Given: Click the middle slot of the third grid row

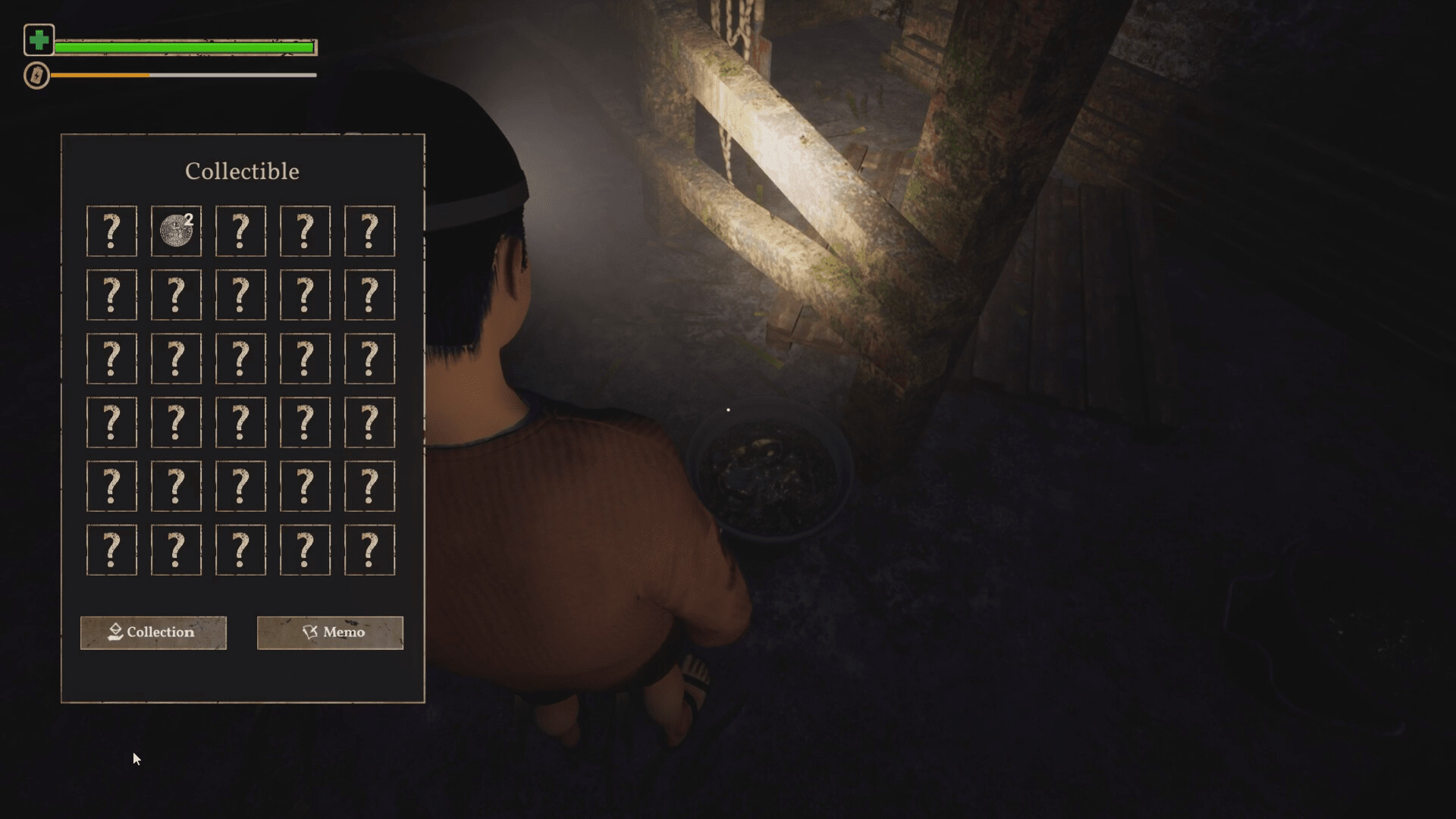Looking at the screenshot, I should (240, 358).
